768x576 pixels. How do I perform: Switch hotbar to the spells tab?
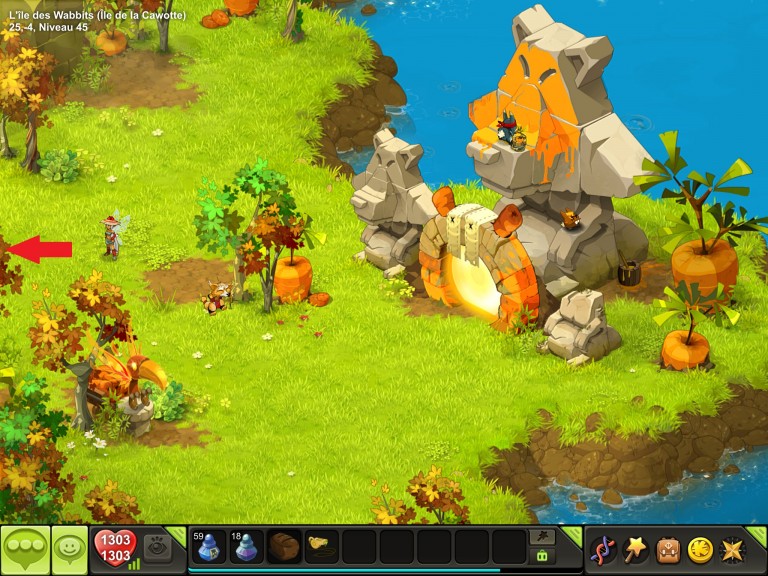click(543, 537)
